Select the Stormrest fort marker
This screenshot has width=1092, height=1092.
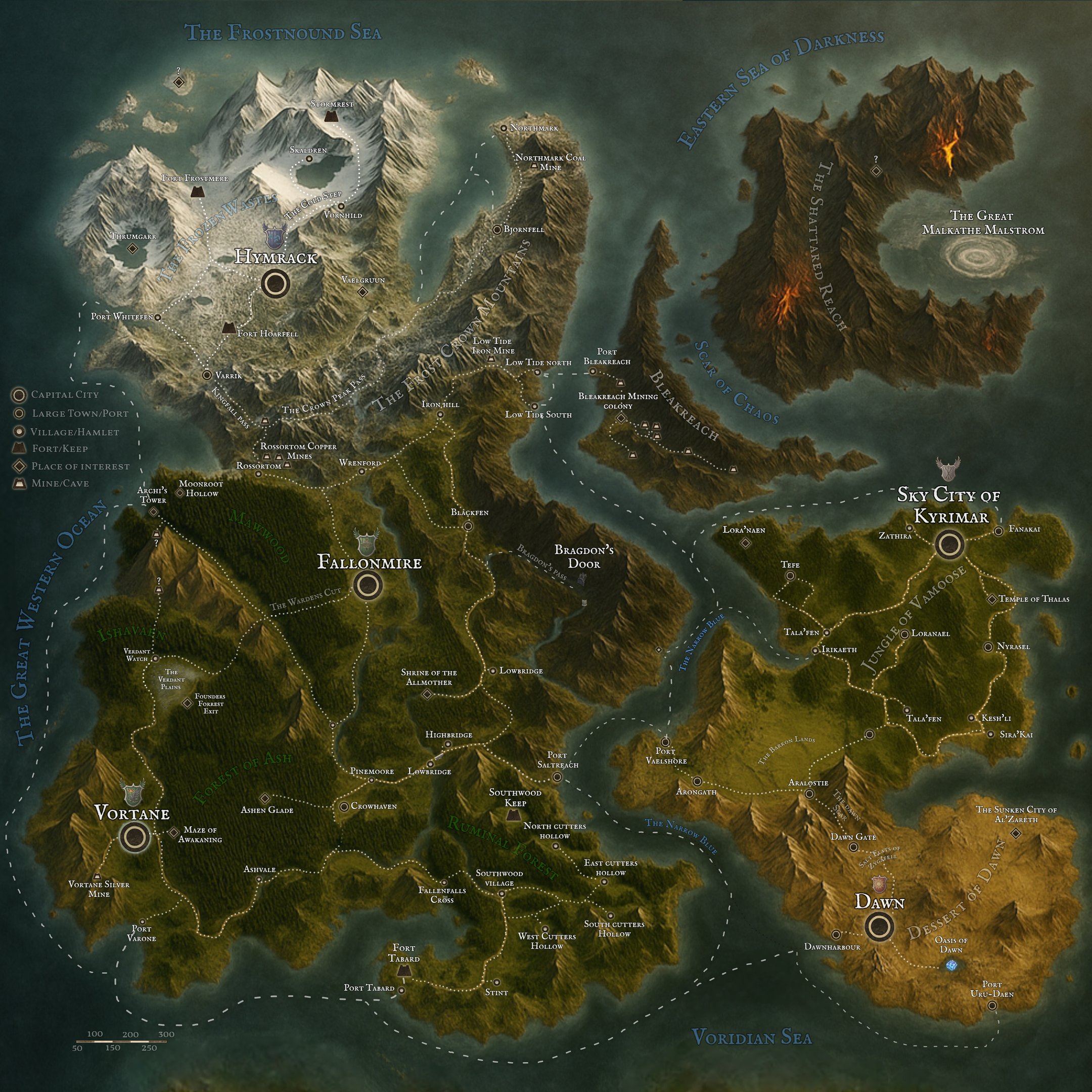[x=331, y=116]
